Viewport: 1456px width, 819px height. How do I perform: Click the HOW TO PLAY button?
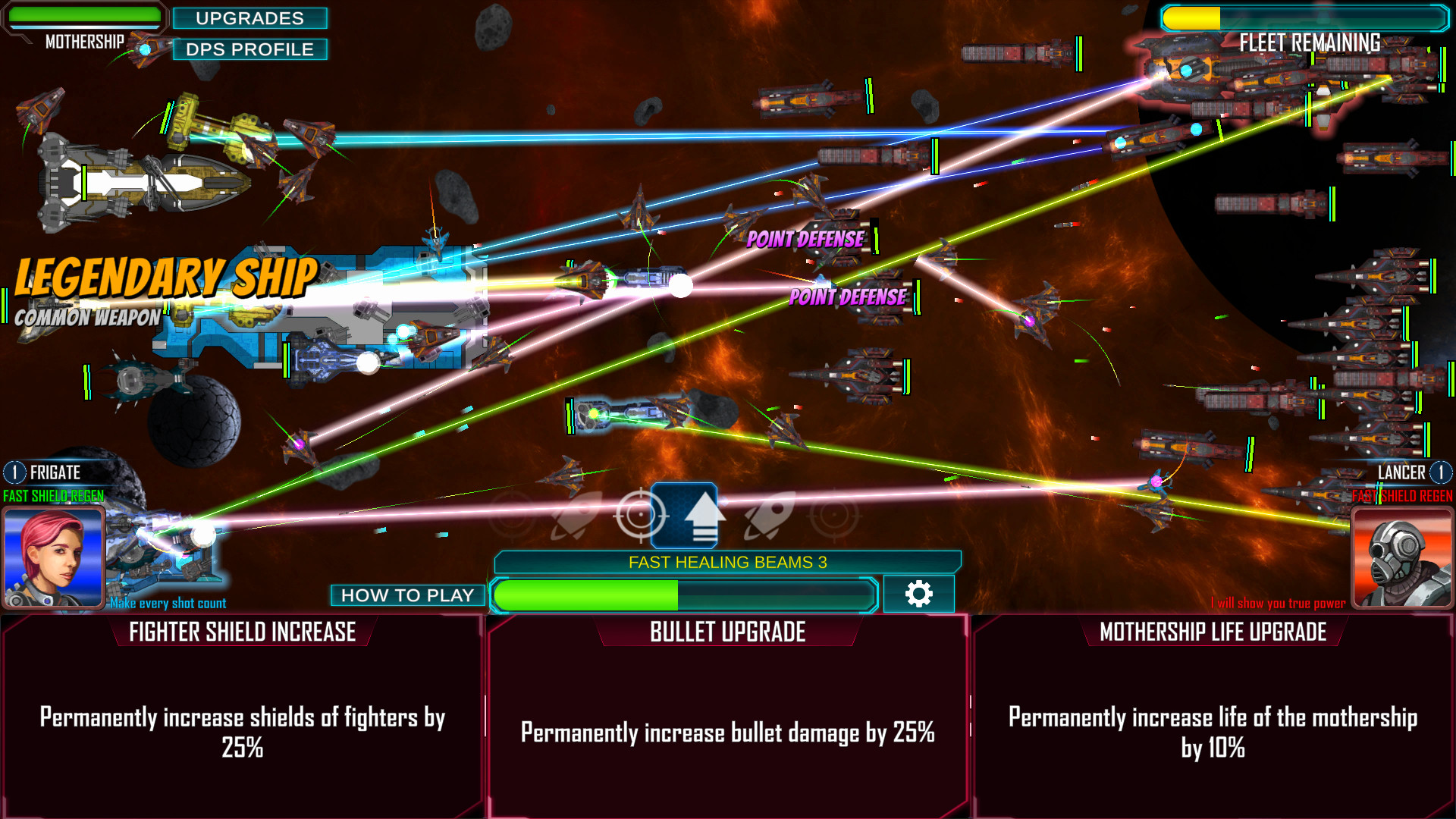(407, 595)
